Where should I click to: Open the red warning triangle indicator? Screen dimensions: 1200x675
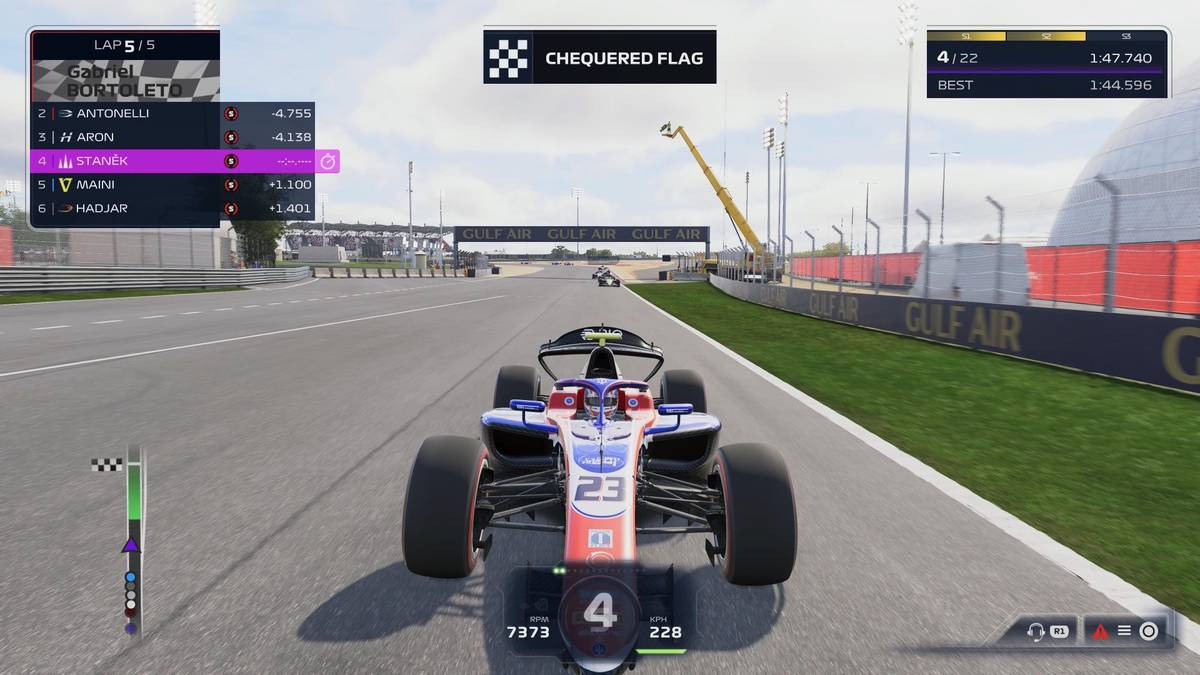pos(1100,631)
